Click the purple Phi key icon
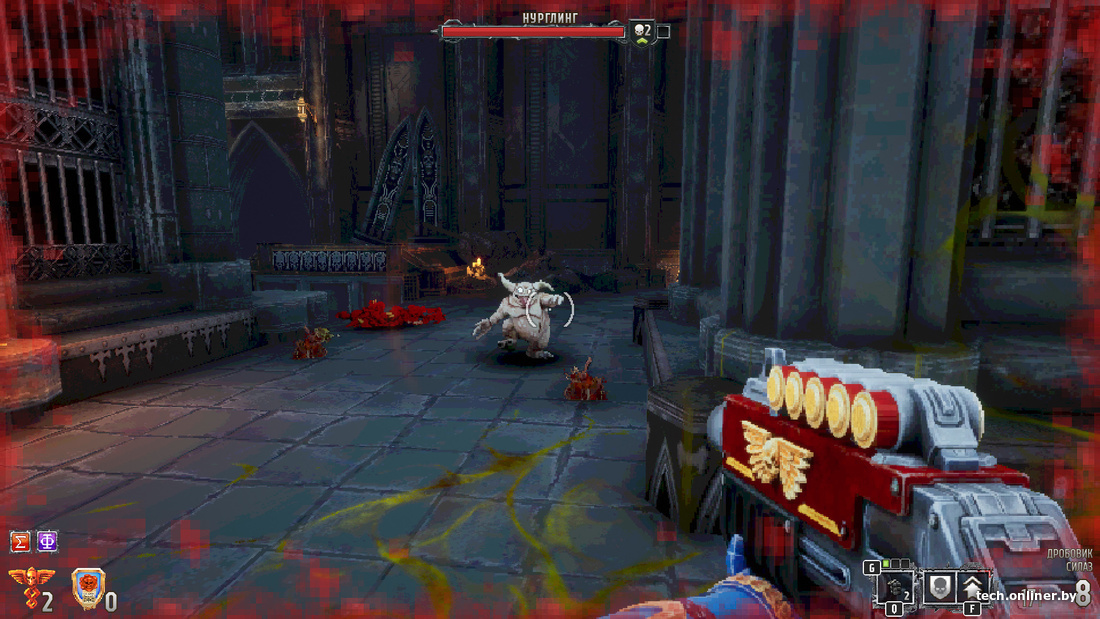Viewport: 1100px width, 619px height. click(46, 542)
